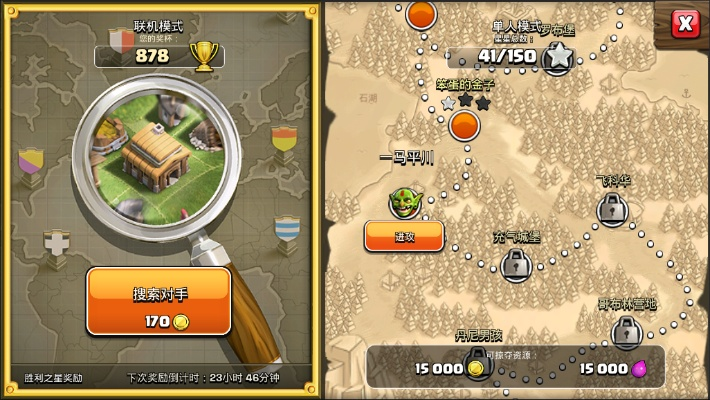
Task: Pick the locked 哥布林营地 level
Action: coord(627,331)
